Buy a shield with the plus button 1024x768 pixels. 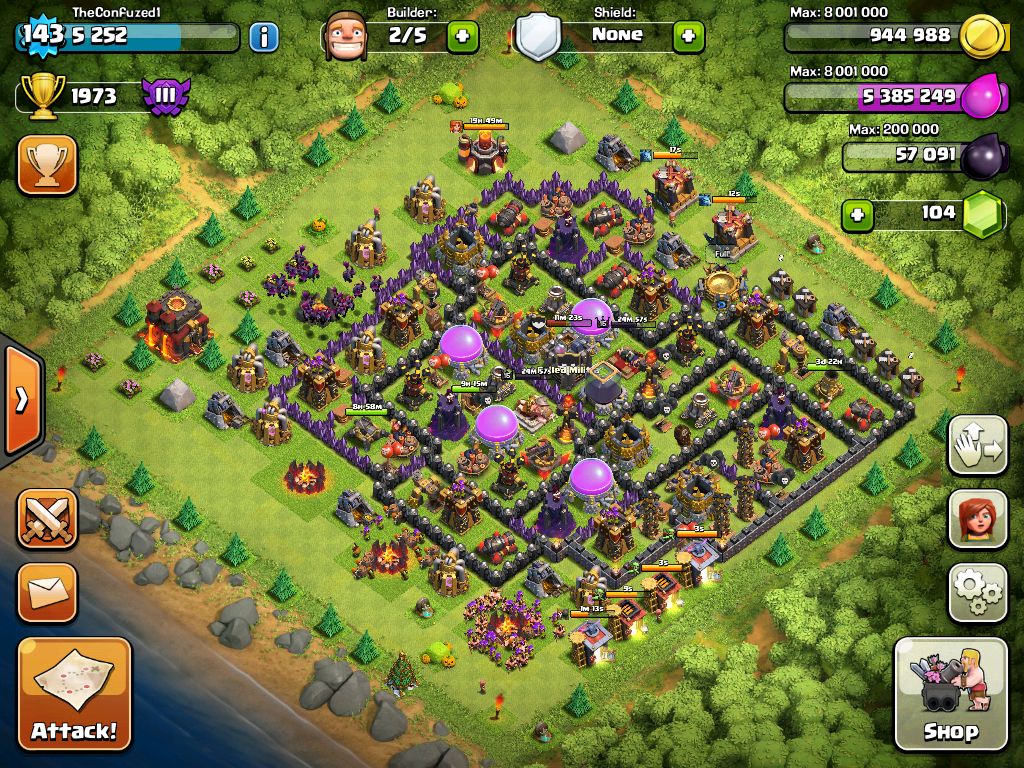pyautogui.click(x=688, y=38)
